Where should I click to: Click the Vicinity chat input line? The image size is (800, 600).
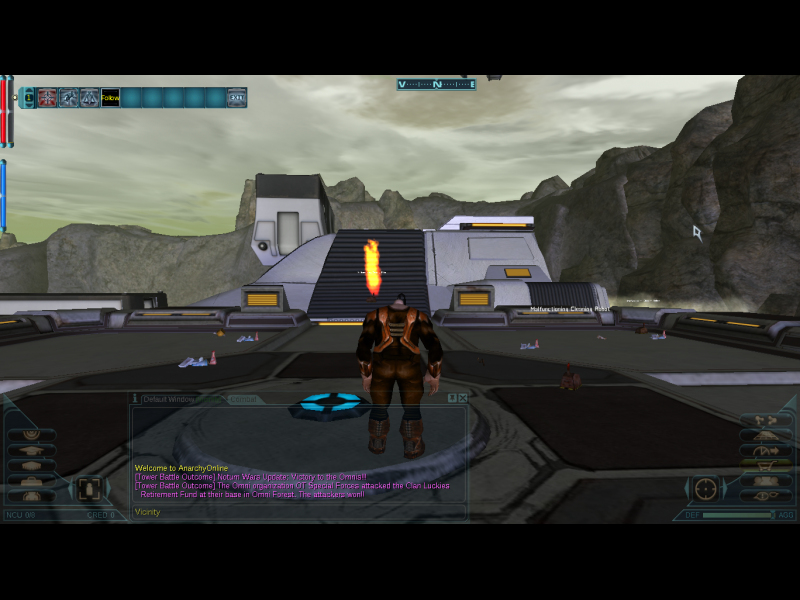pos(298,512)
